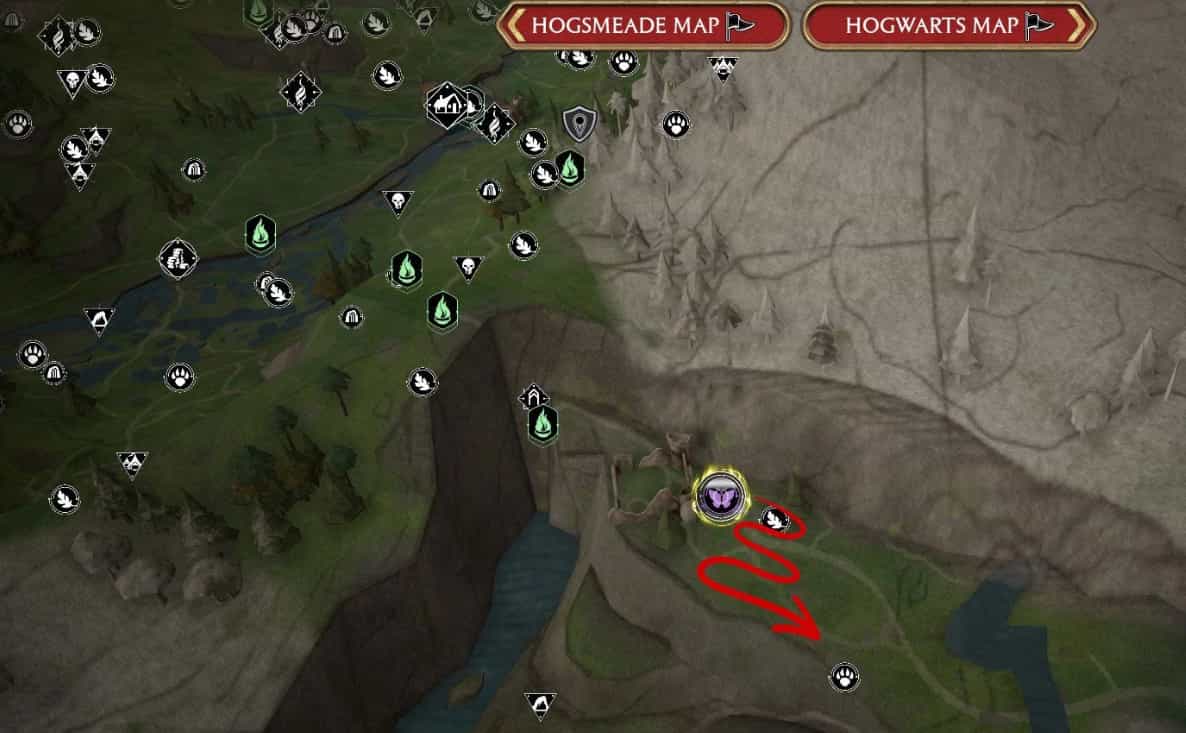Switch to the Hogwarts Map
Image resolution: width=1186 pixels, height=733 pixels.
point(948,26)
